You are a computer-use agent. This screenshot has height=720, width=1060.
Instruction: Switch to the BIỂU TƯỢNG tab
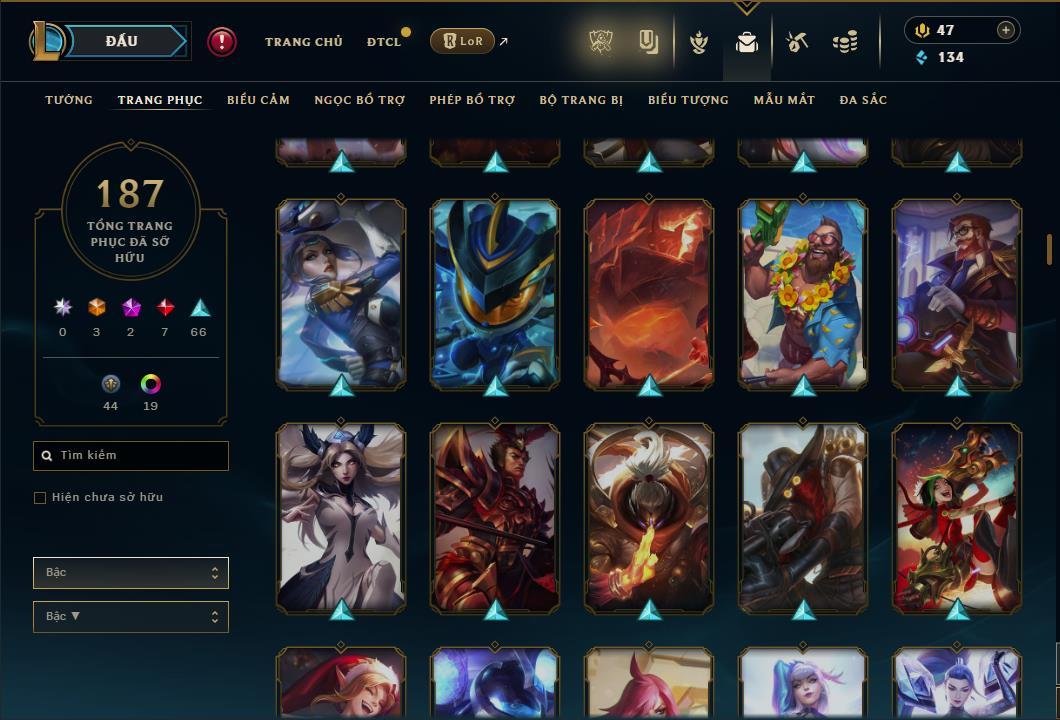point(688,100)
